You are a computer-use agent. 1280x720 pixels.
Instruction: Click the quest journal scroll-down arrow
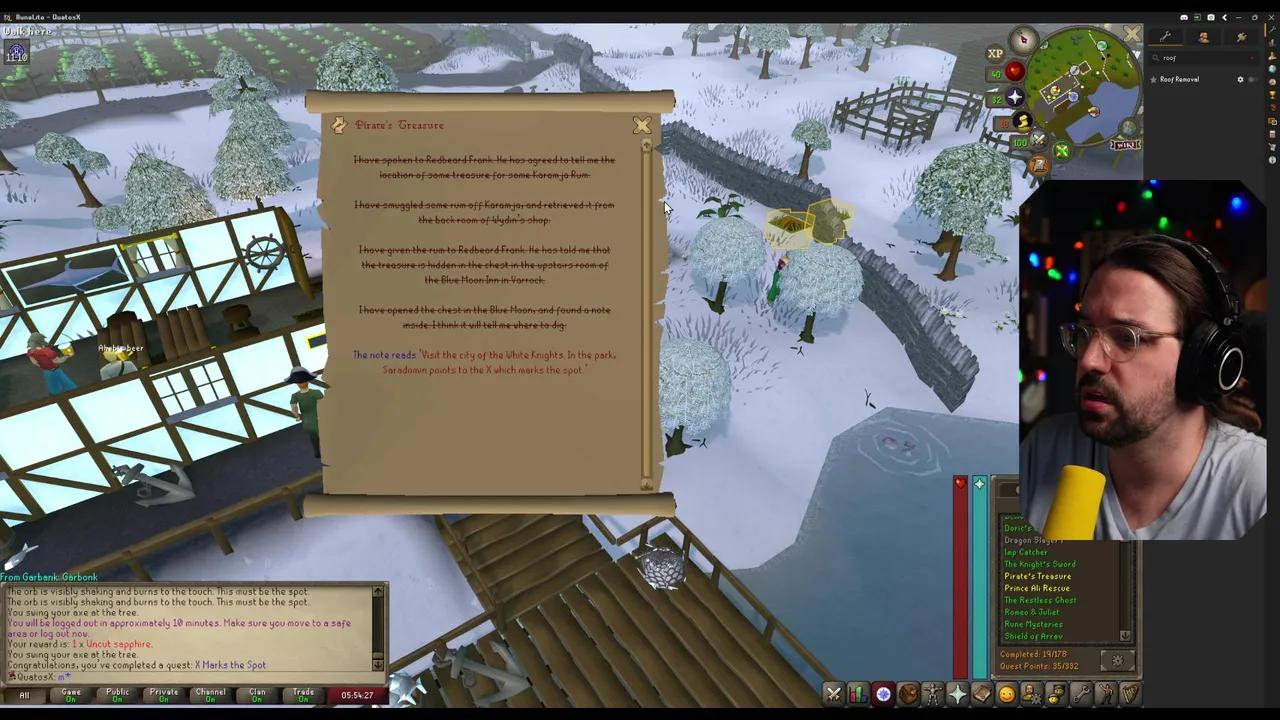(x=645, y=483)
